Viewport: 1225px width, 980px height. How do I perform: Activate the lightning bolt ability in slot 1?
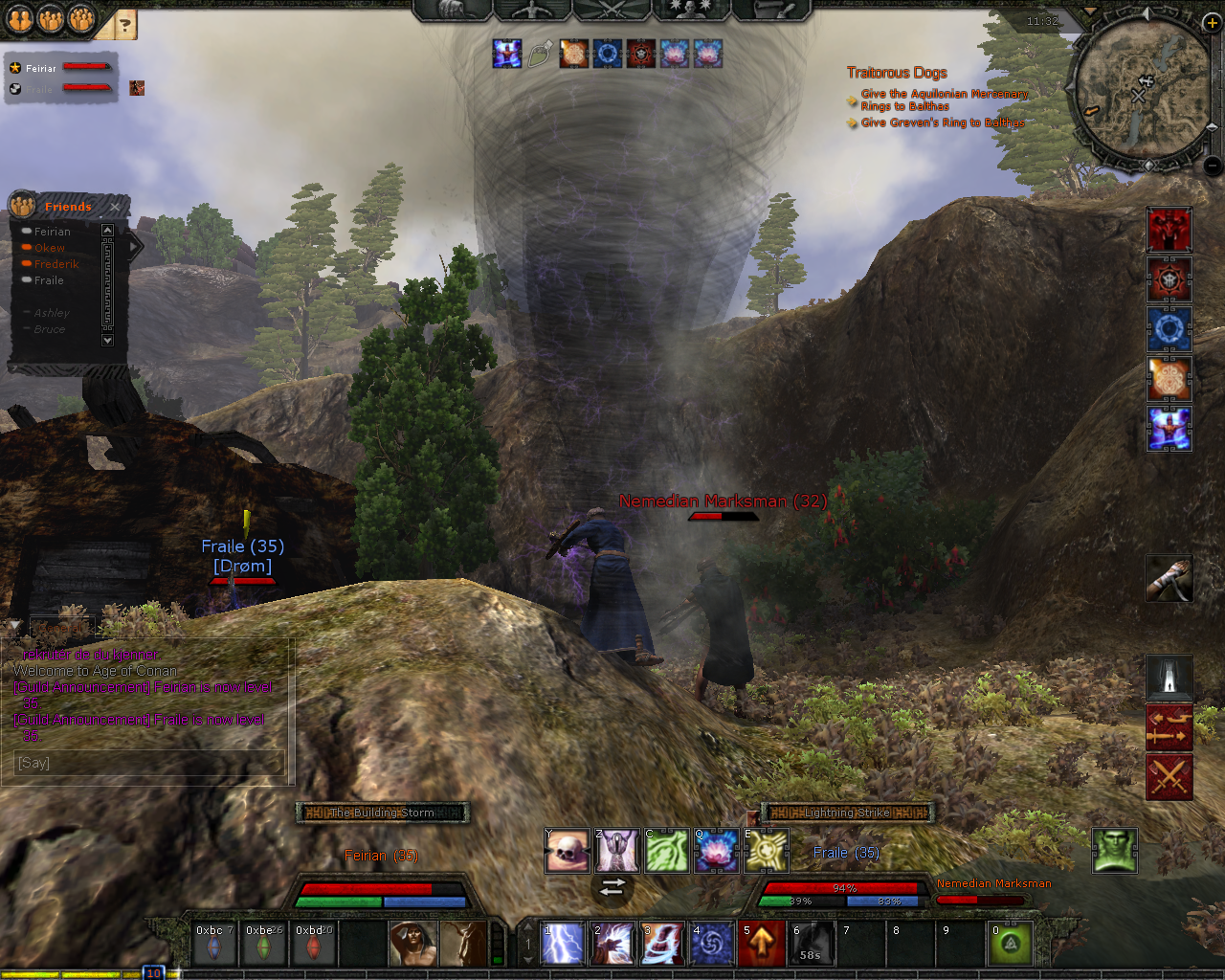(x=563, y=945)
